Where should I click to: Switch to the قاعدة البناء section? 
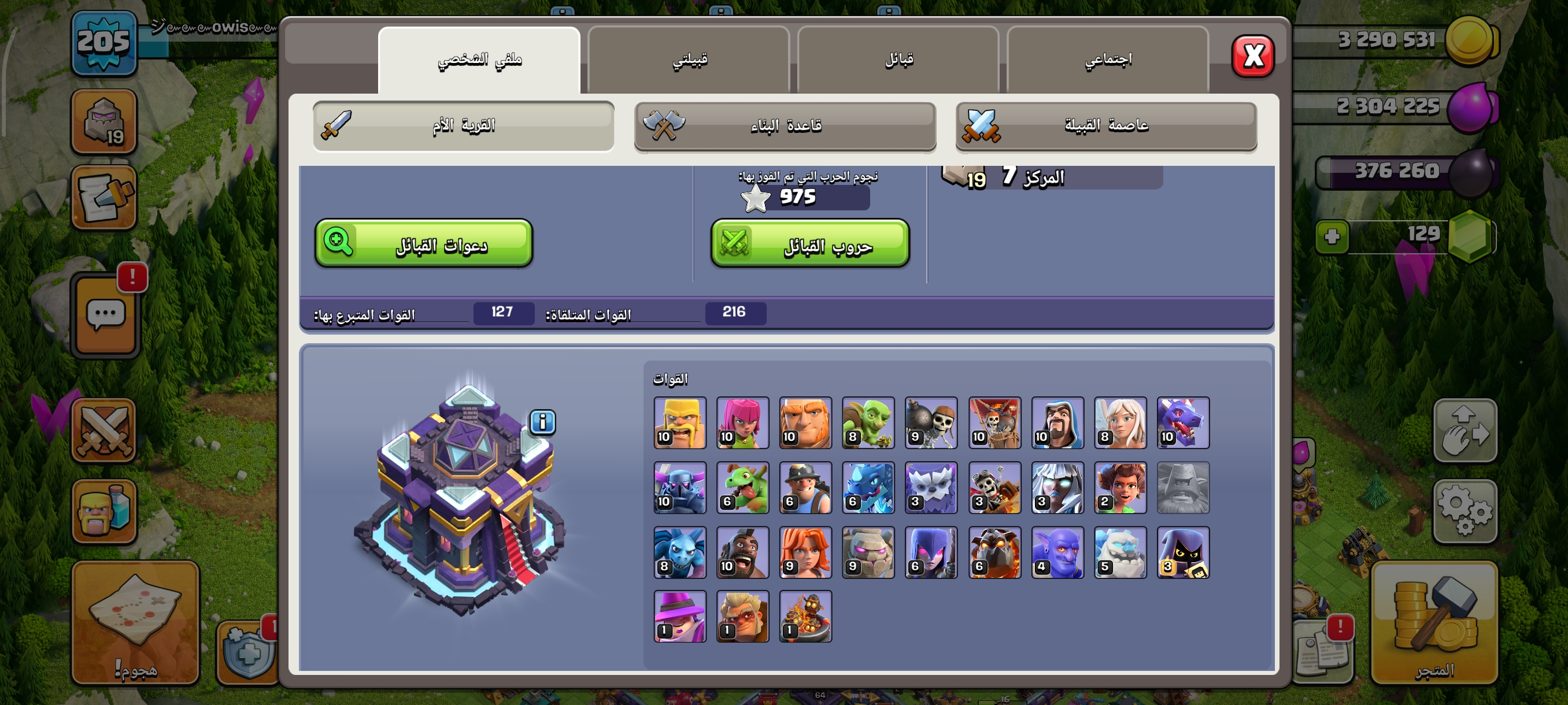785,126
